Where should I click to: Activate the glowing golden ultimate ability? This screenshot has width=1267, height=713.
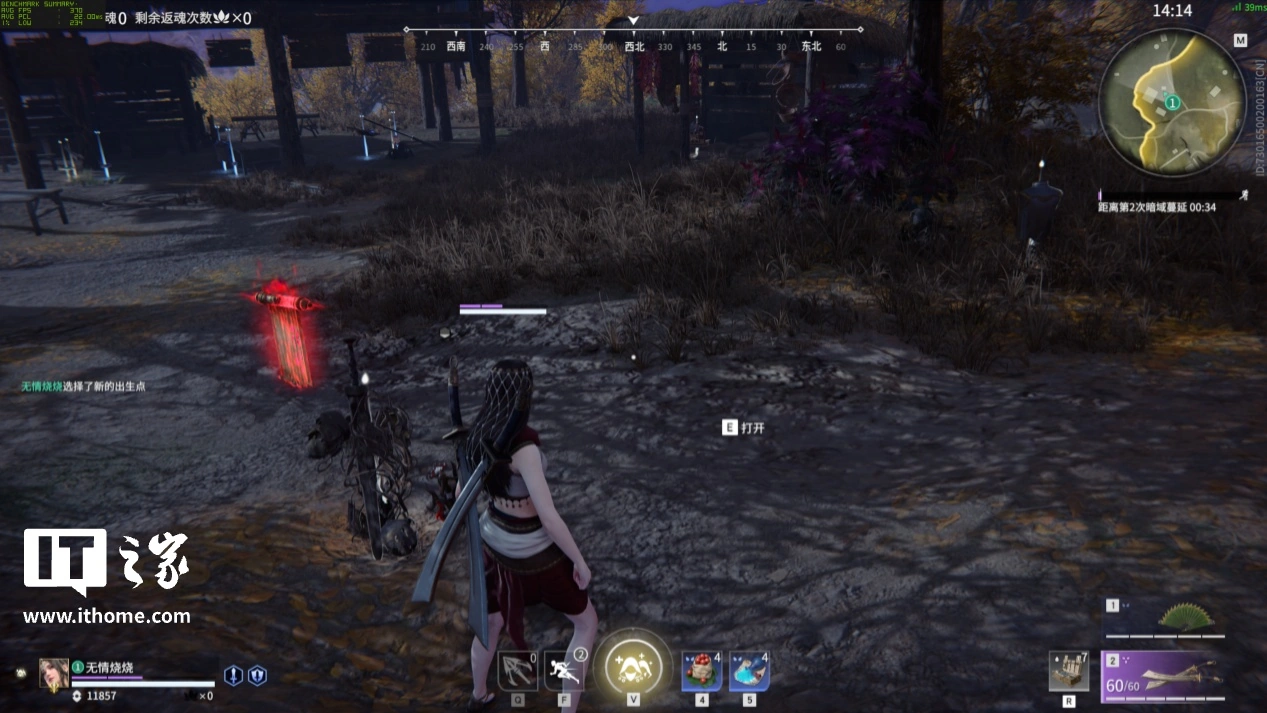634,664
